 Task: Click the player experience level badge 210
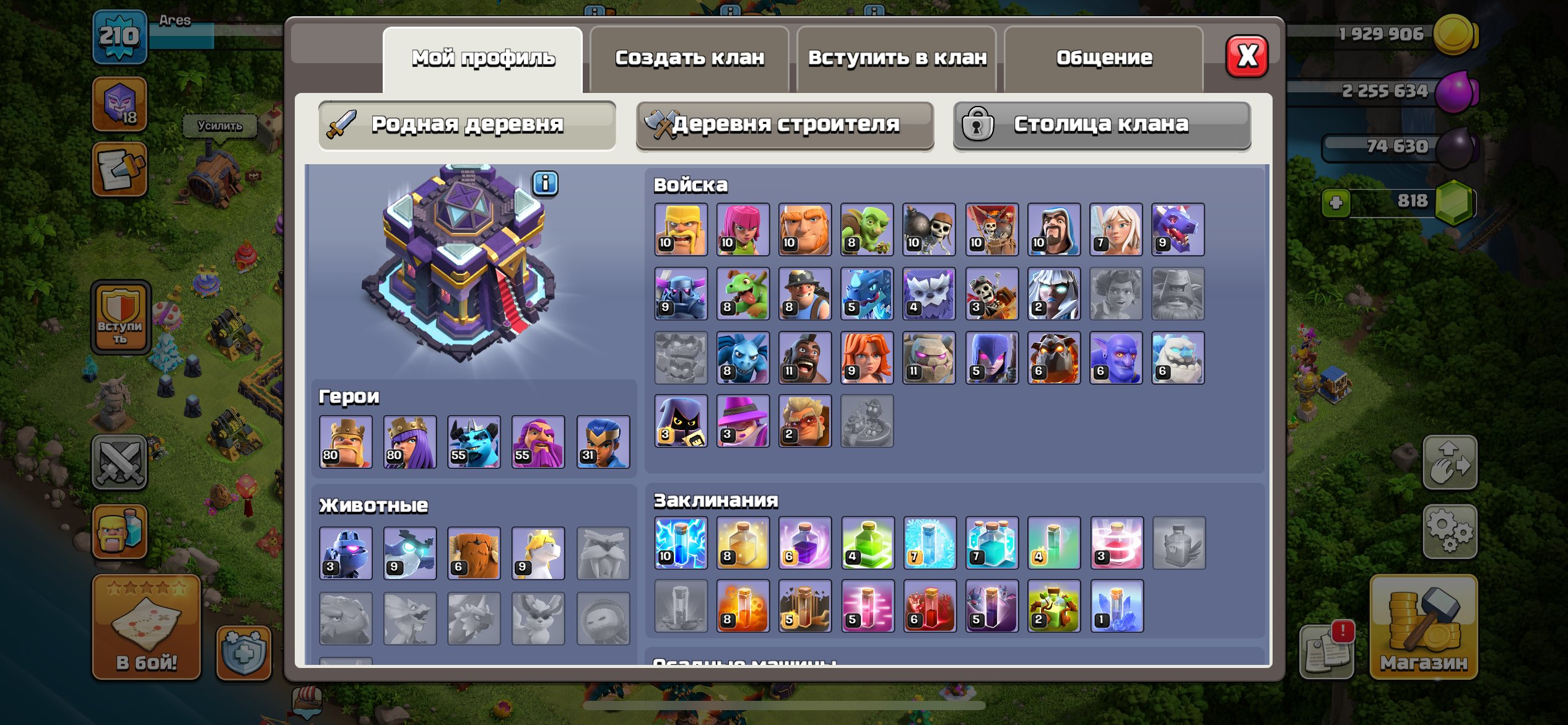[x=120, y=36]
